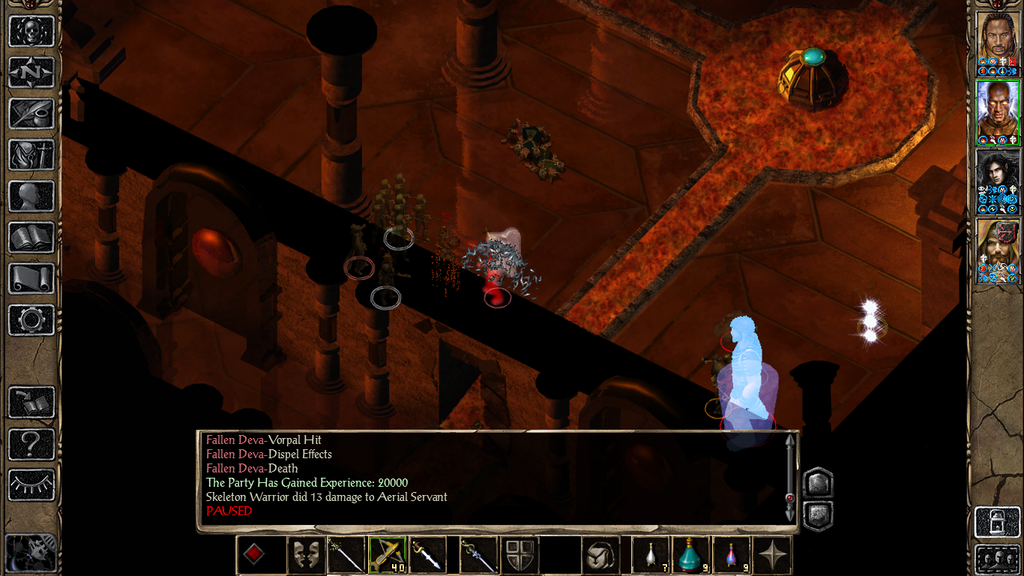Open the inventory screen
This screenshot has height=576, width=1024.
point(31,155)
